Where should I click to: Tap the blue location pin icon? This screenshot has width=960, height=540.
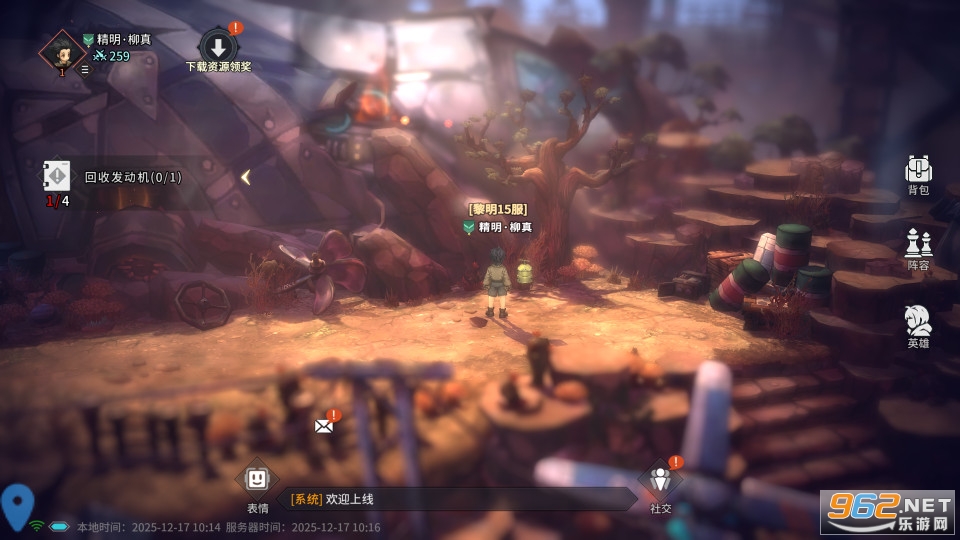point(17,503)
